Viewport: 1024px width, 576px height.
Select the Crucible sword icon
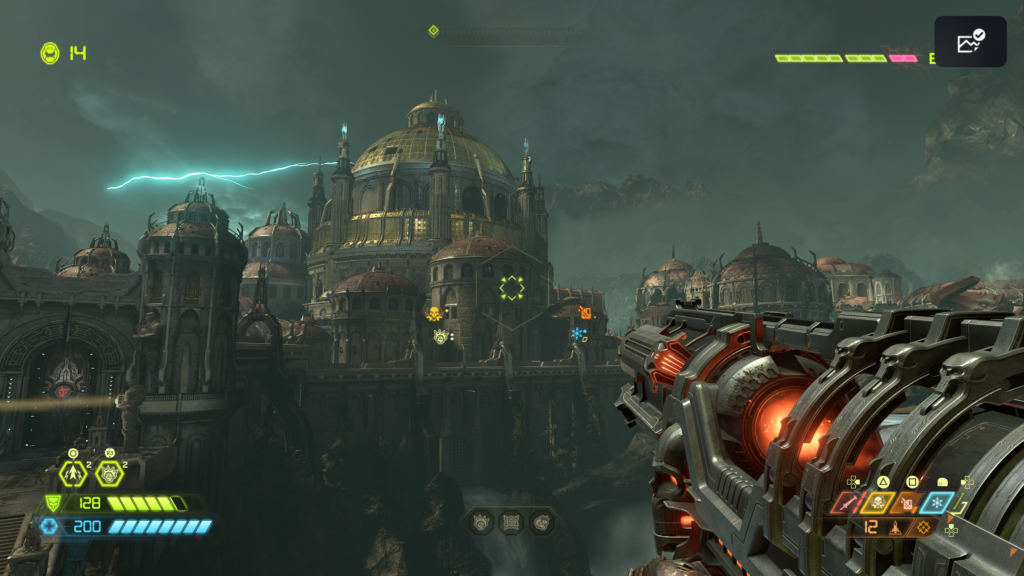tap(847, 503)
